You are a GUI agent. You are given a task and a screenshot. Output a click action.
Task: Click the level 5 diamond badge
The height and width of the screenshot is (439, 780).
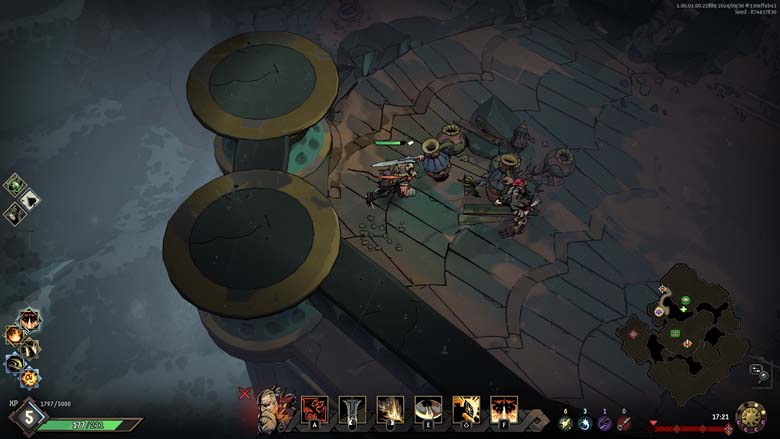coord(28,417)
